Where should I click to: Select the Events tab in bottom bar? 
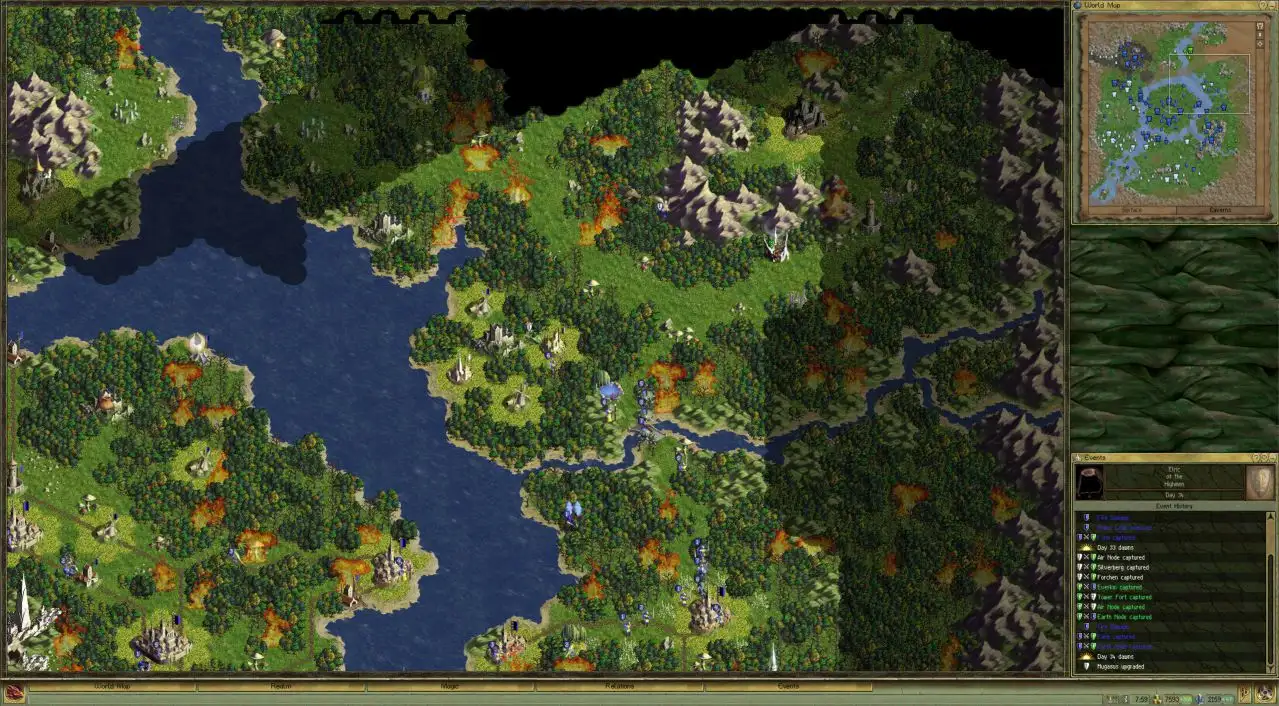pyautogui.click(x=788, y=687)
